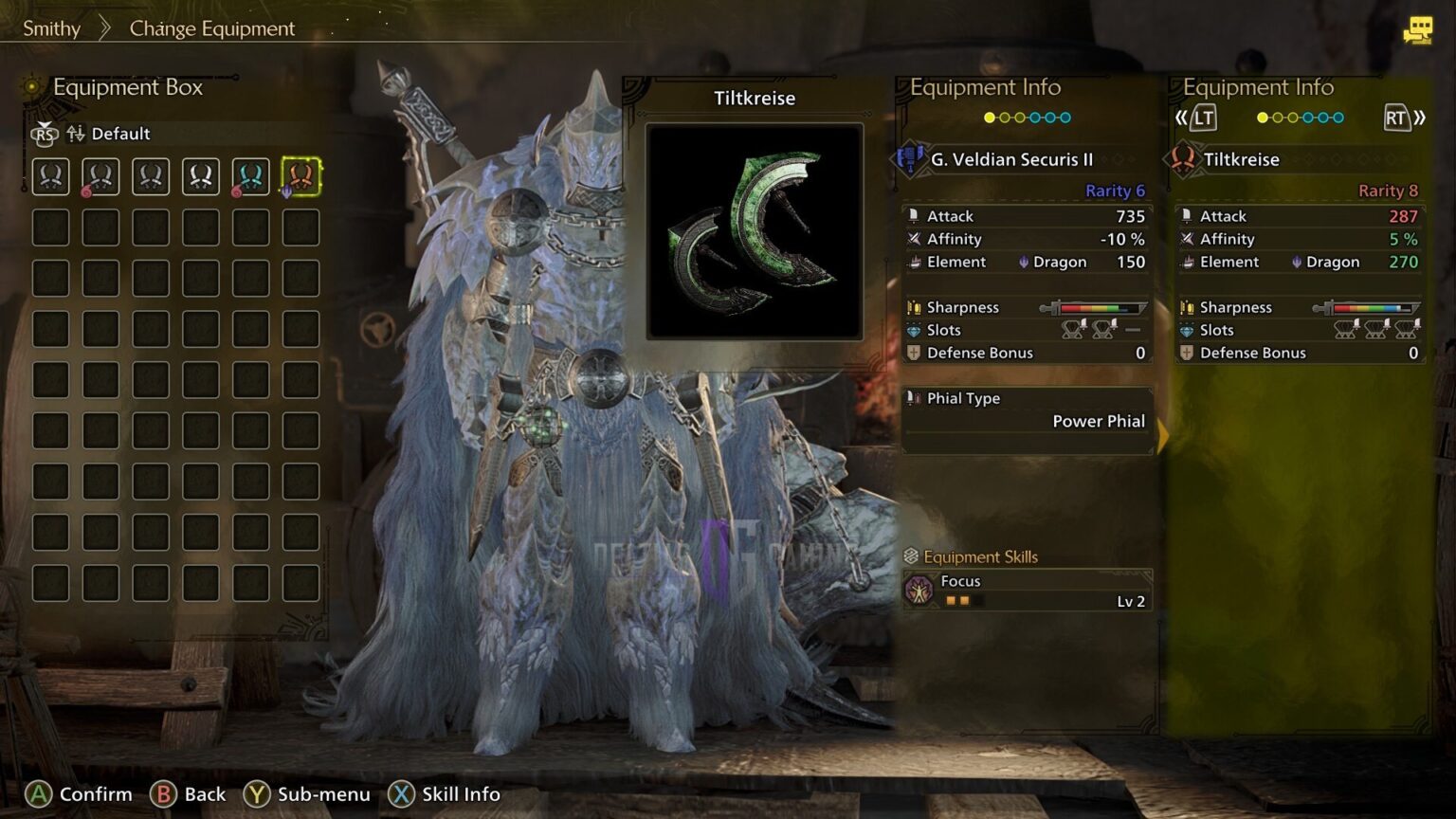Click the Focus skill emblem icon
Screen dimensions: 1456x819
(x=920, y=590)
